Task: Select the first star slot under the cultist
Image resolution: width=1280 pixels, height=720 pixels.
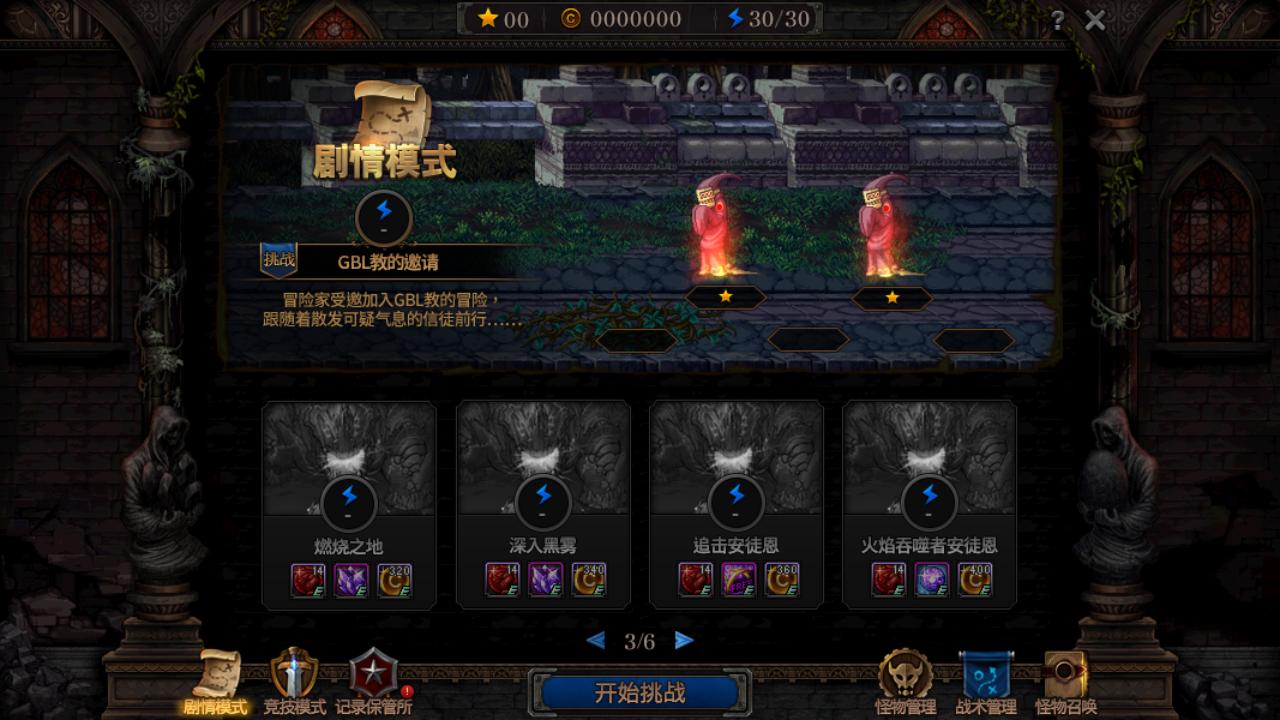Action: pyautogui.click(x=725, y=297)
